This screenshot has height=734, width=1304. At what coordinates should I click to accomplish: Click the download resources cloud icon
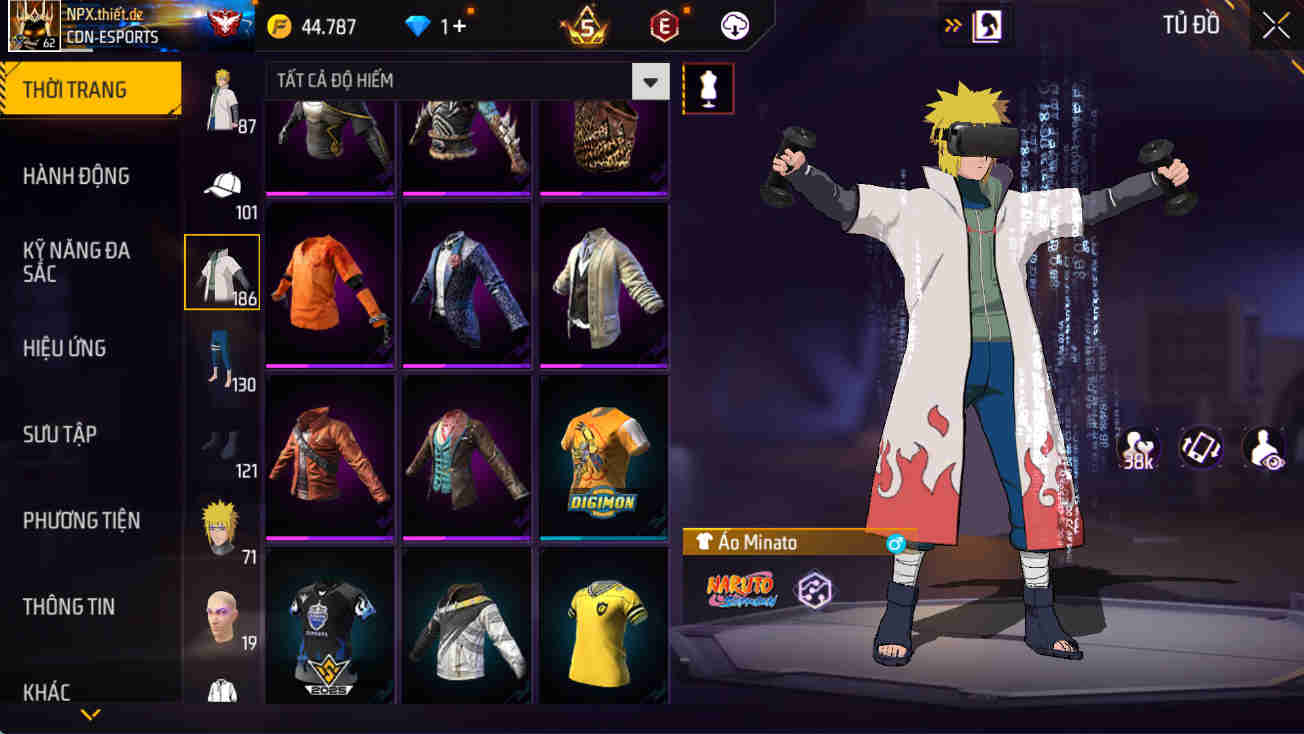tap(733, 26)
